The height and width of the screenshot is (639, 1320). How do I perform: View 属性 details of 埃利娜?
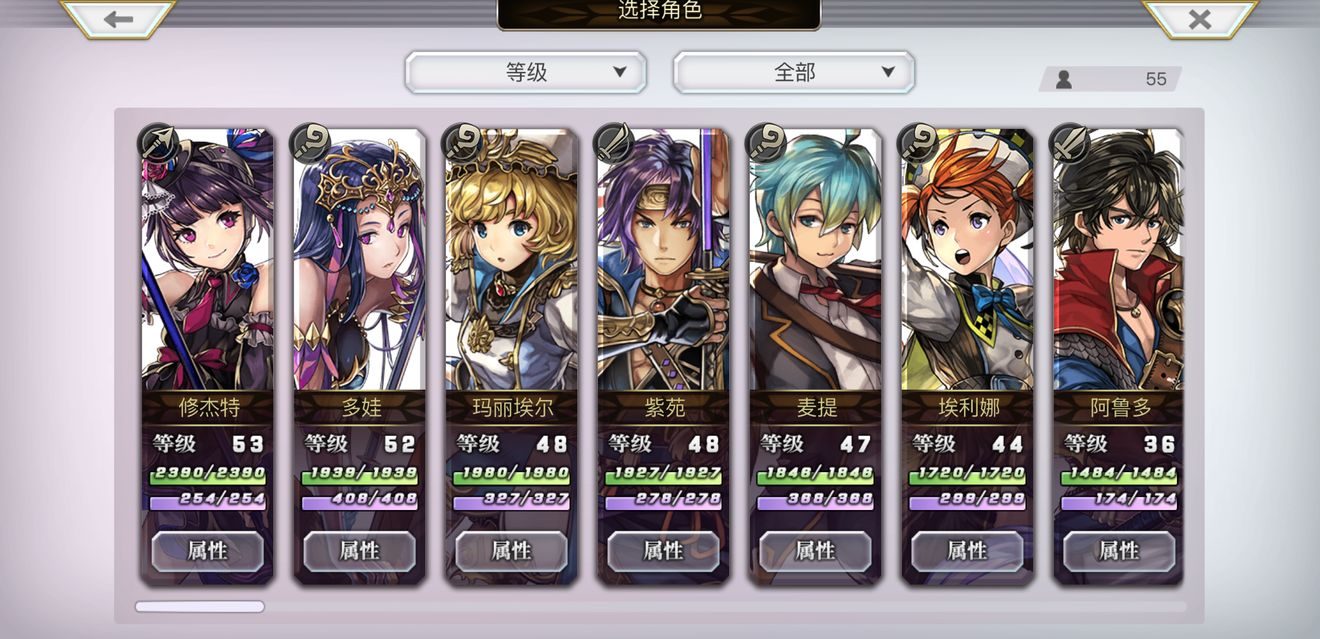pos(967,551)
